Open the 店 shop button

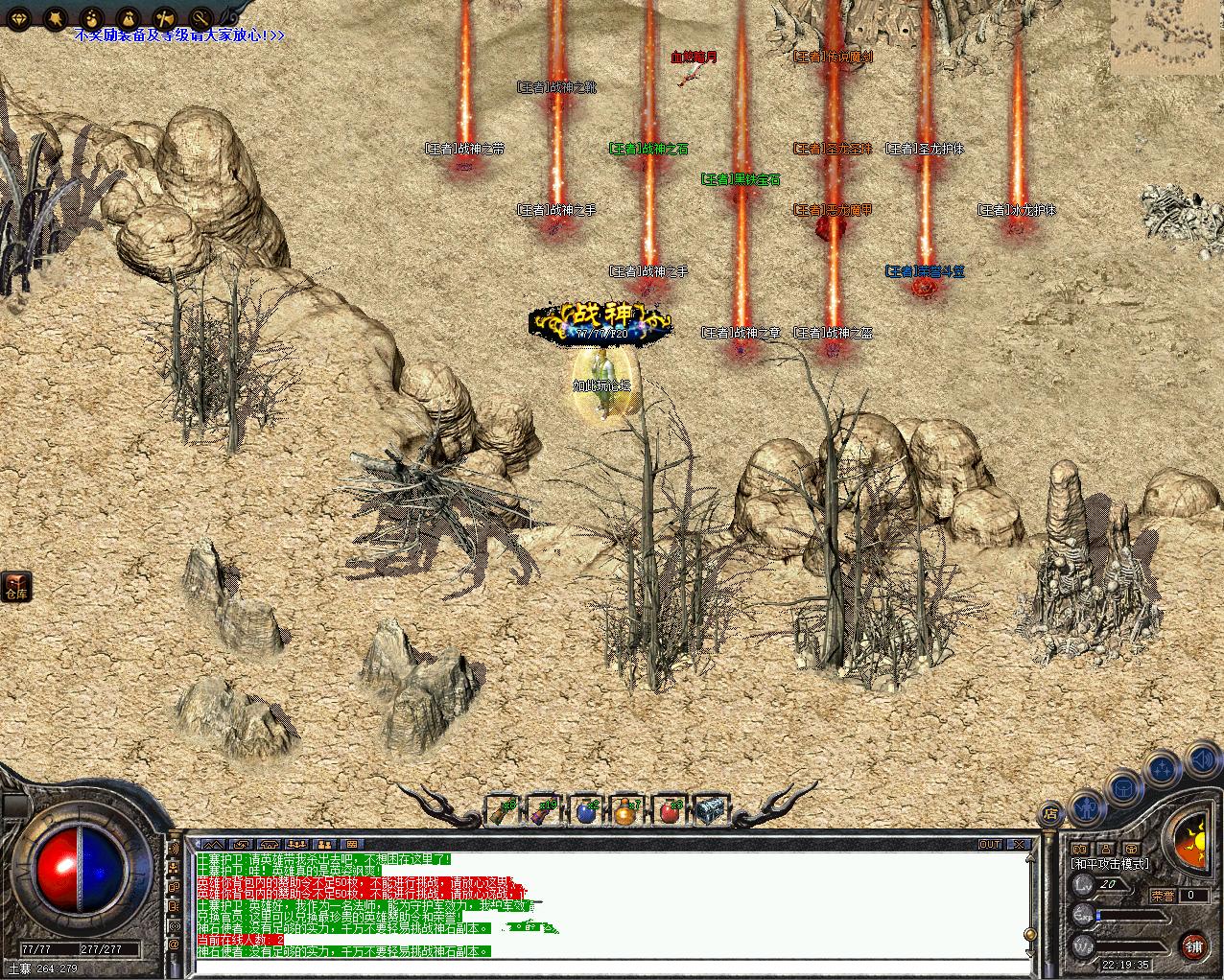(1051, 814)
